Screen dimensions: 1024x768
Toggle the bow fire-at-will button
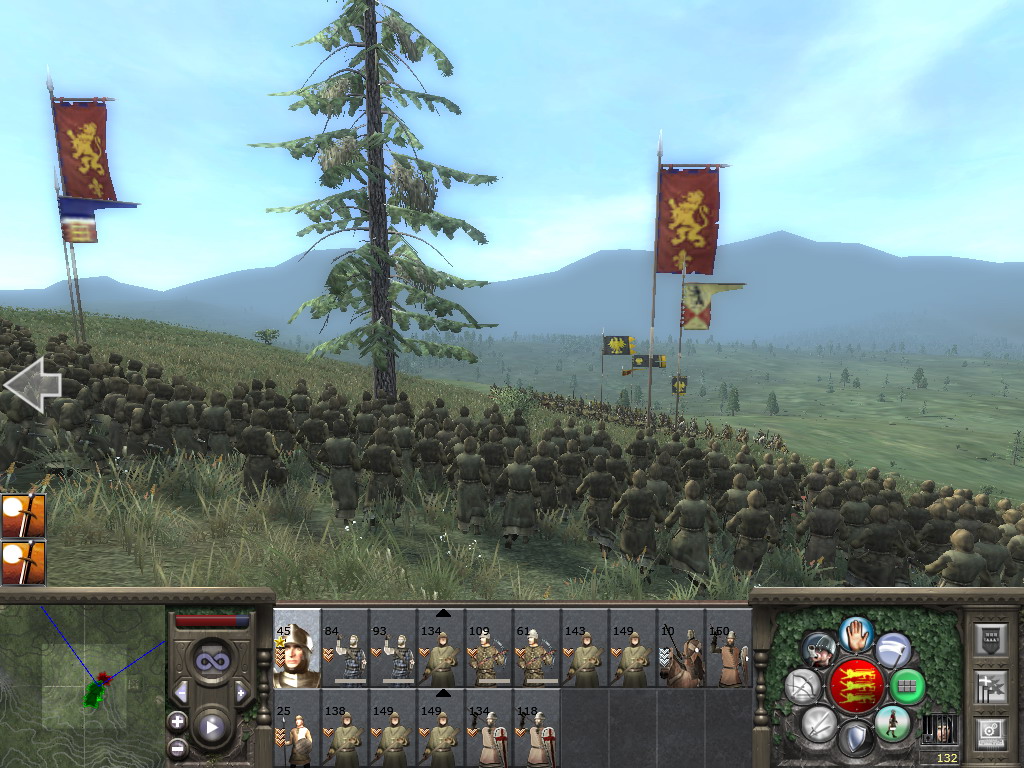pos(803,687)
